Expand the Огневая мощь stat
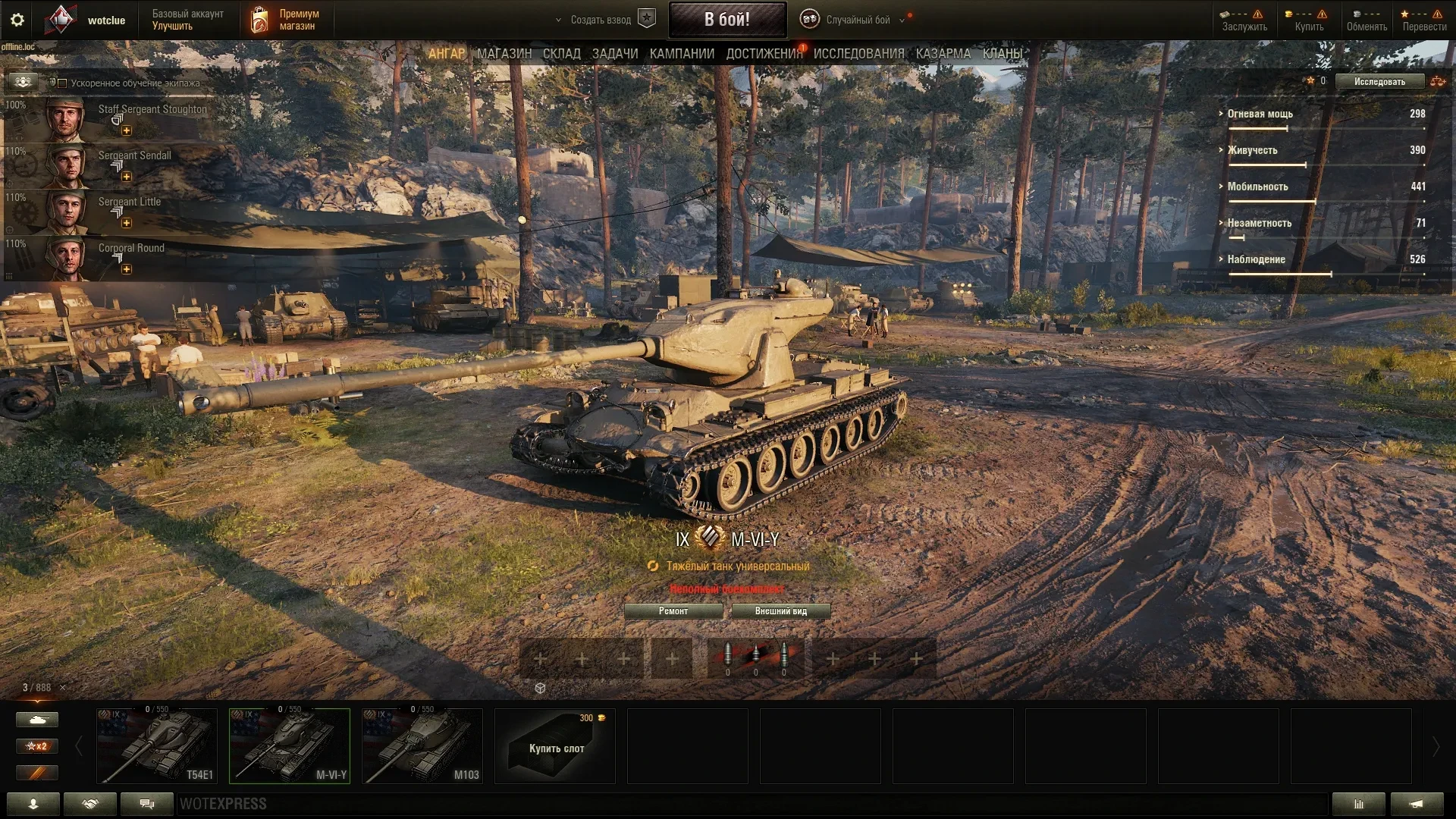This screenshot has height=819, width=1456. 1260,114
